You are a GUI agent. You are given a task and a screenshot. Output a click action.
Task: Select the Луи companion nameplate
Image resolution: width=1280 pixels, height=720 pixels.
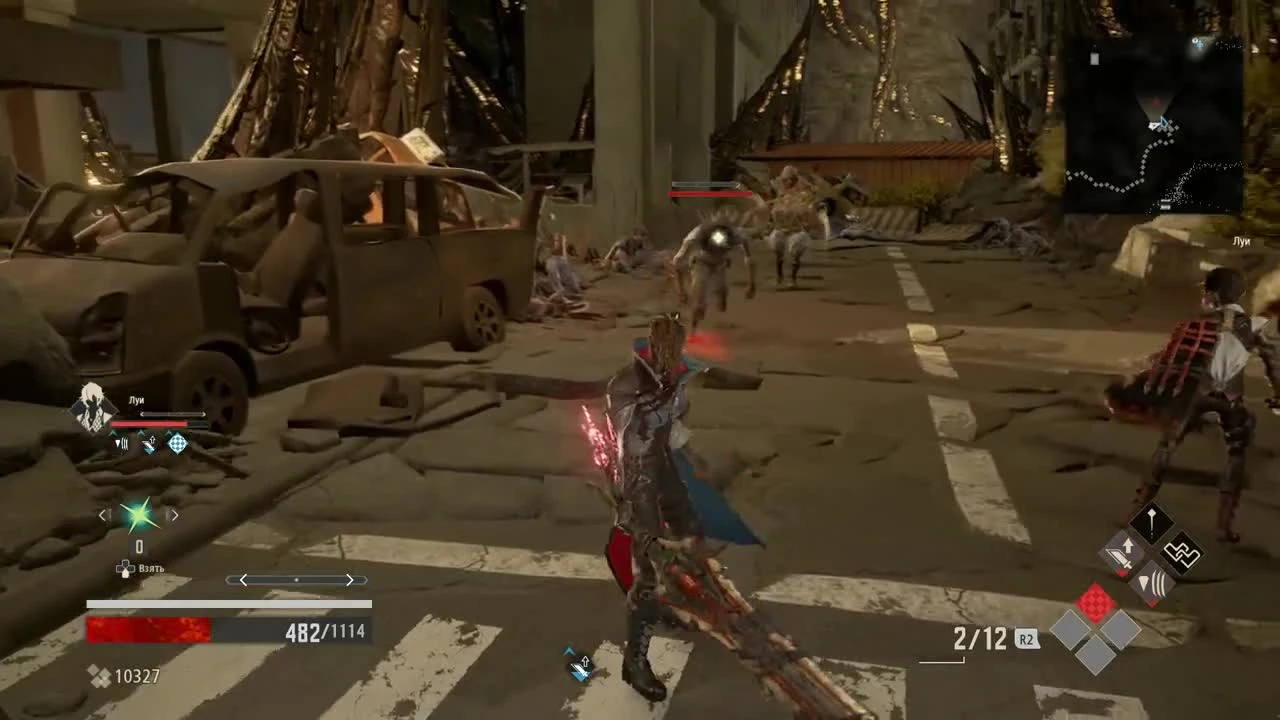point(137,399)
